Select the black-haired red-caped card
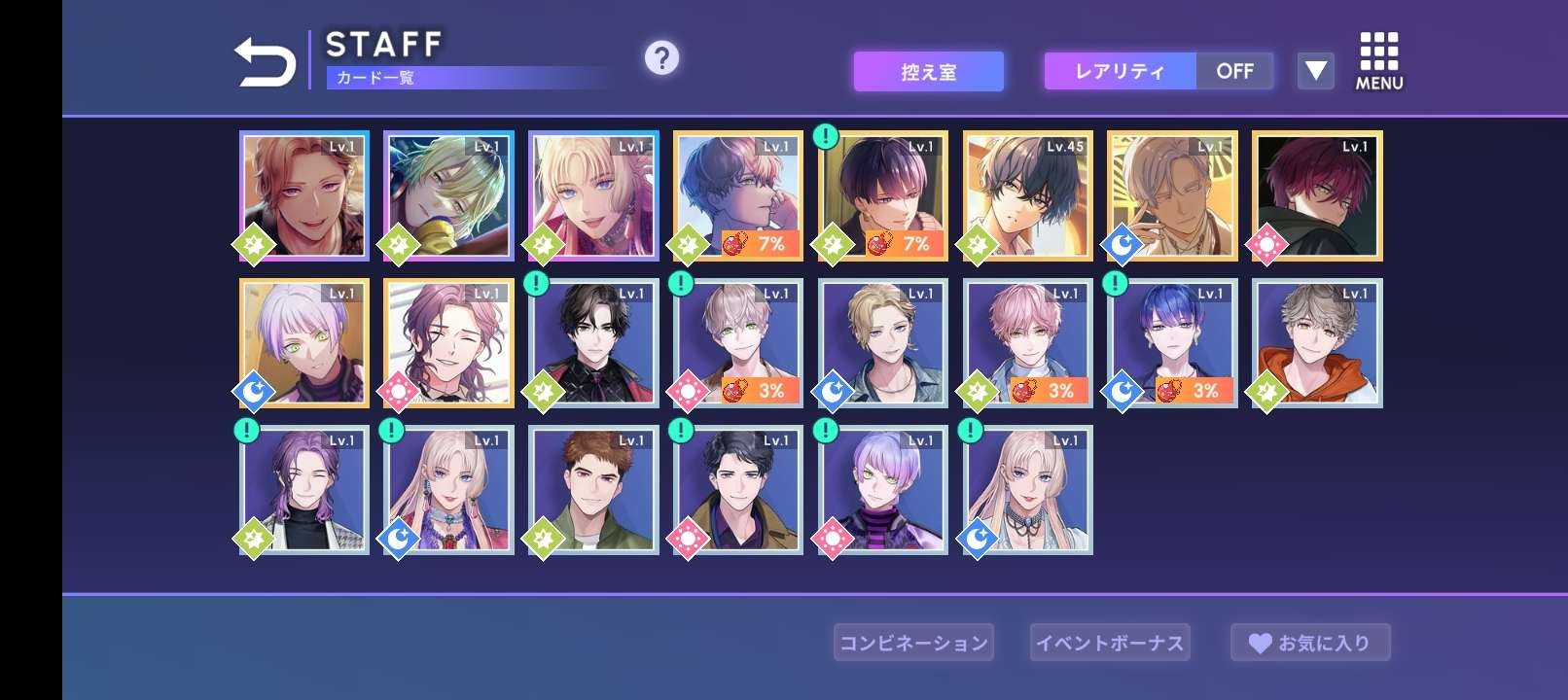 click(x=593, y=343)
